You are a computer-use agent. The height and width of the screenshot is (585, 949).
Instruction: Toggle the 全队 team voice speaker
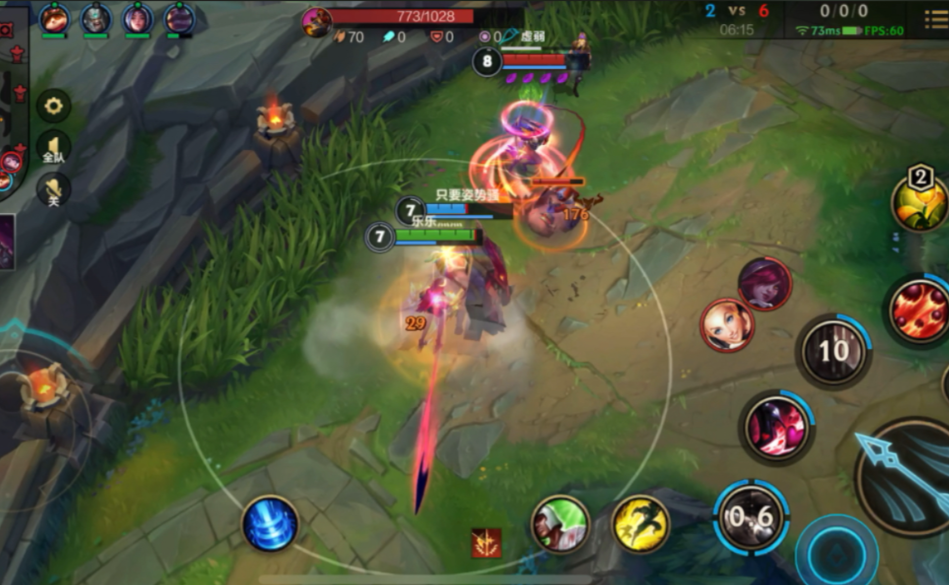click(53, 148)
